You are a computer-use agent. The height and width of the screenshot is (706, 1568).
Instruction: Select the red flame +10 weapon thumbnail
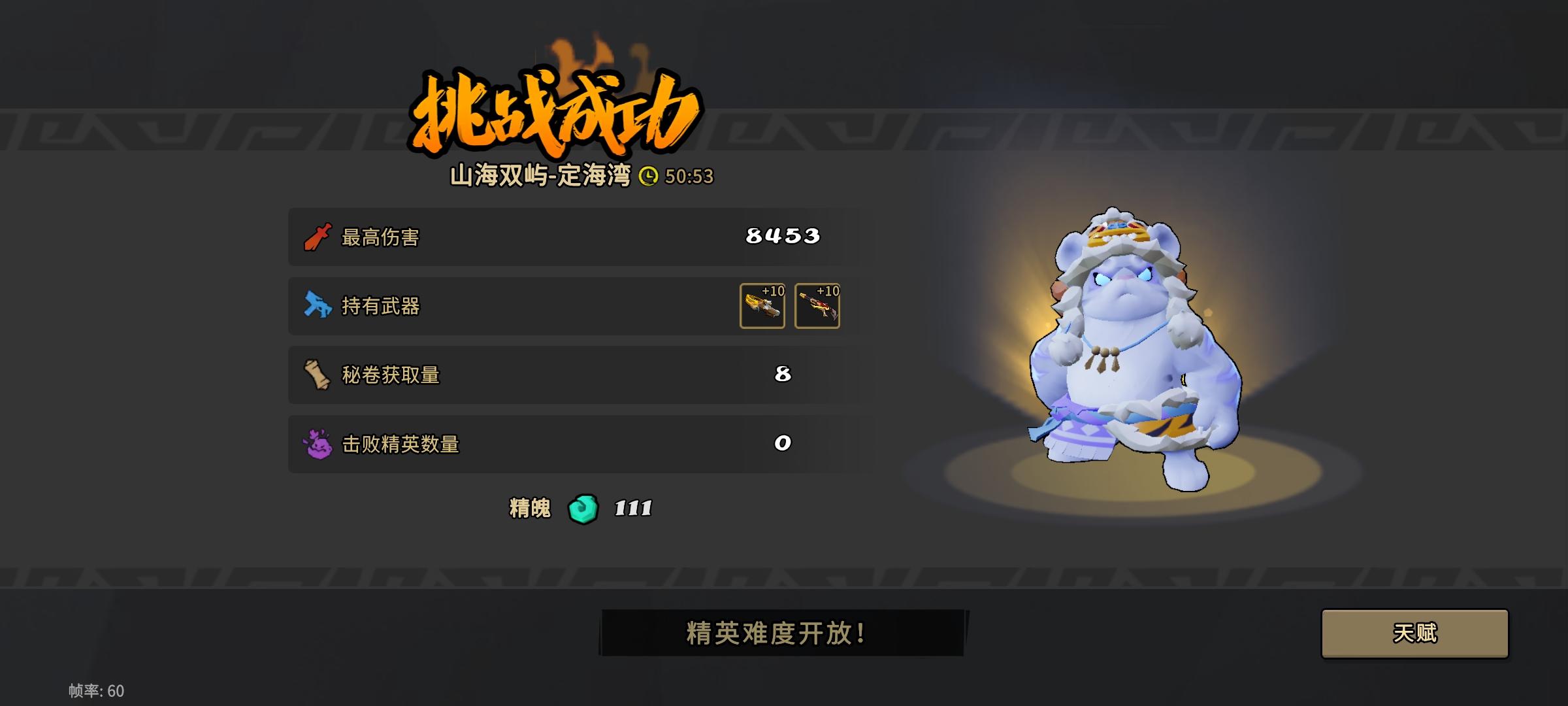coord(819,306)
